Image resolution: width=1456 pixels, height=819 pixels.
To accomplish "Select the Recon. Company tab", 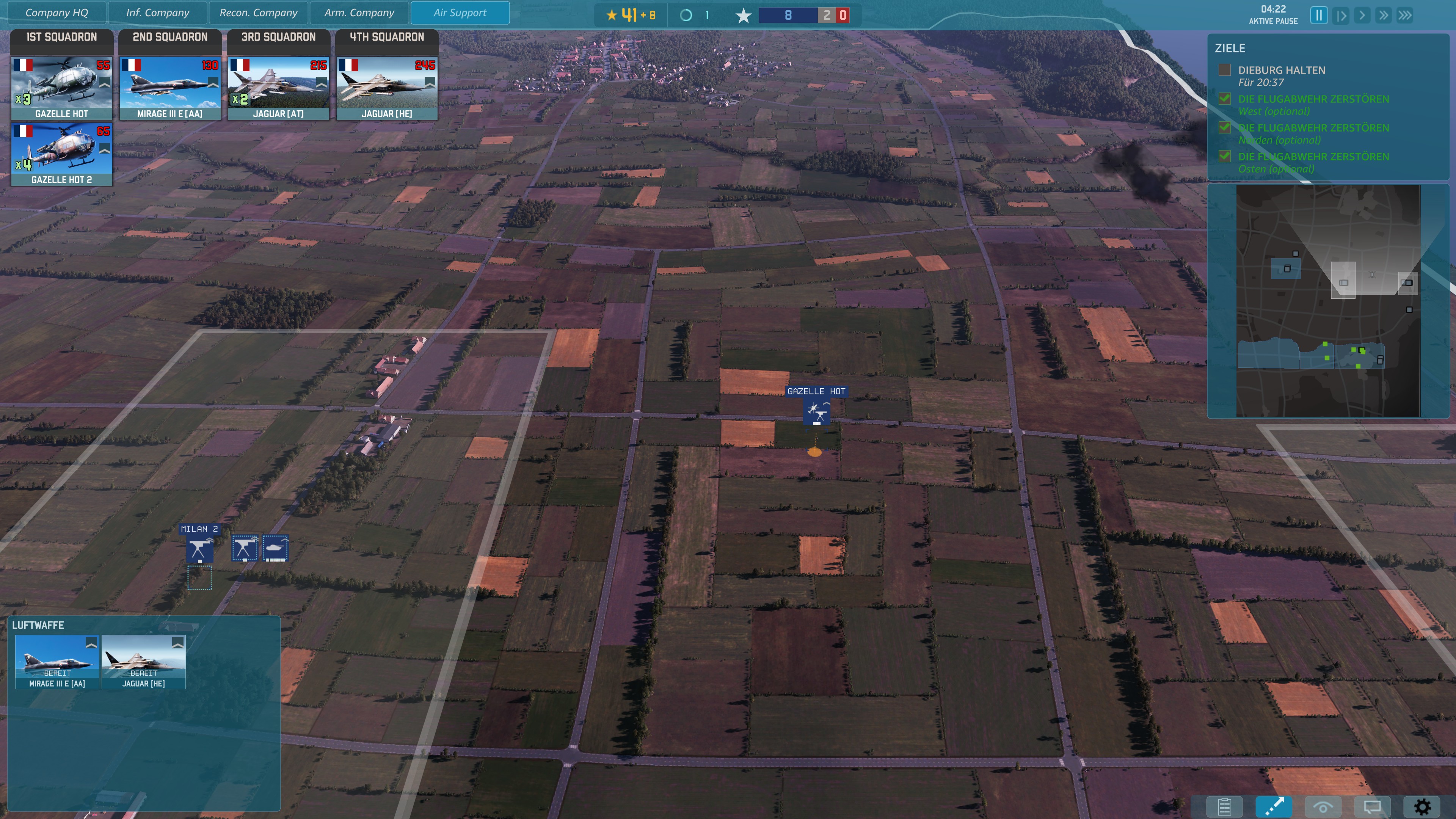I will pos(258,13).
